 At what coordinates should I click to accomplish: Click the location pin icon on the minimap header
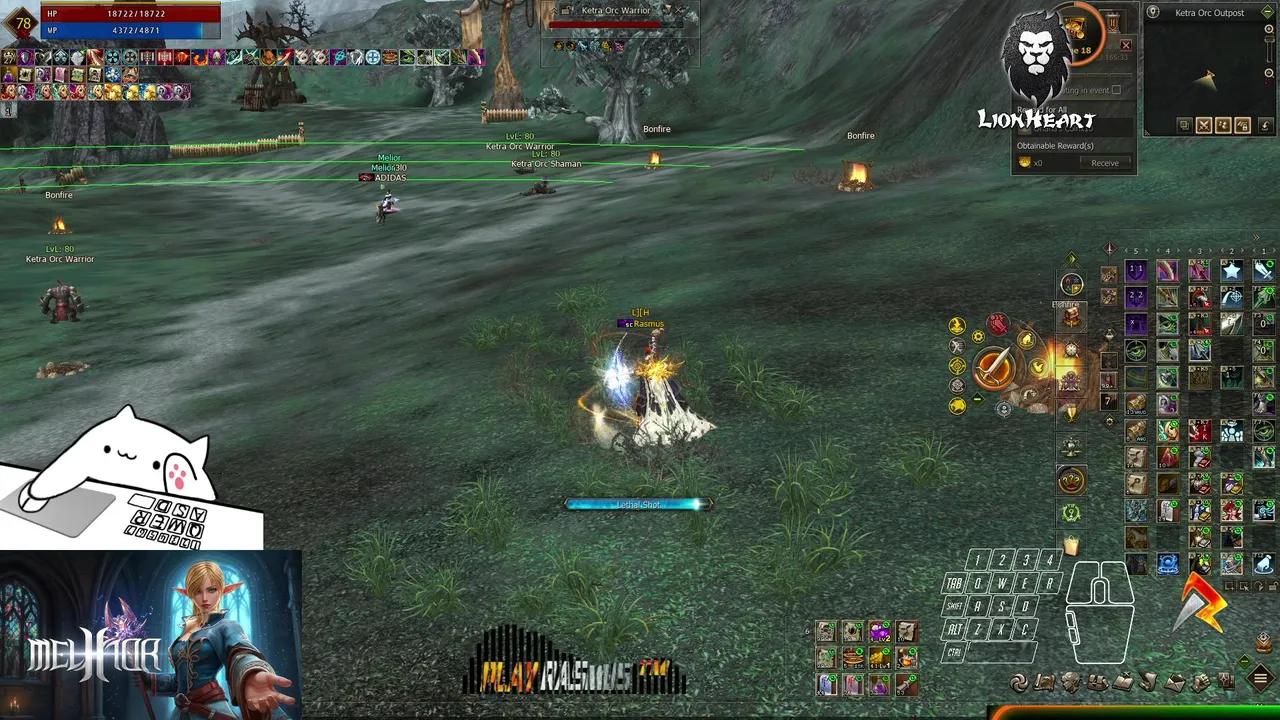[1153, 12]
